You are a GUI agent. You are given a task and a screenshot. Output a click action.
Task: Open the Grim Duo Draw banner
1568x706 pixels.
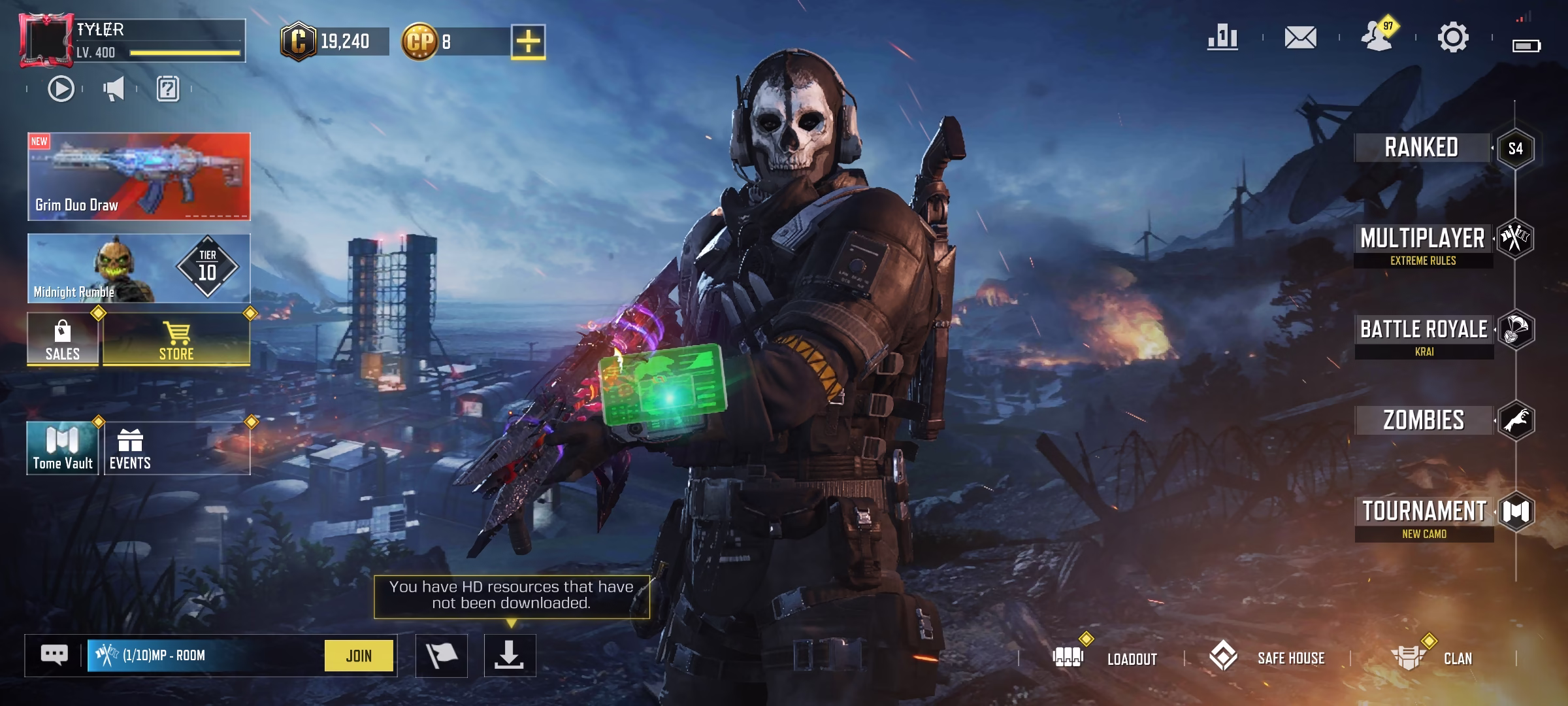[x=140, y=176]
